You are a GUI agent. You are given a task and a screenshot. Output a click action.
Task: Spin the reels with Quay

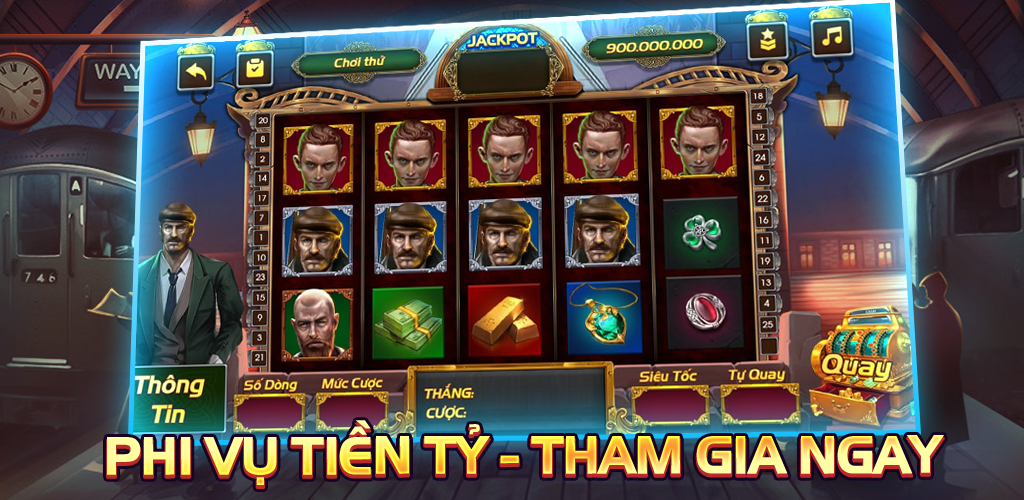point(864,366)
